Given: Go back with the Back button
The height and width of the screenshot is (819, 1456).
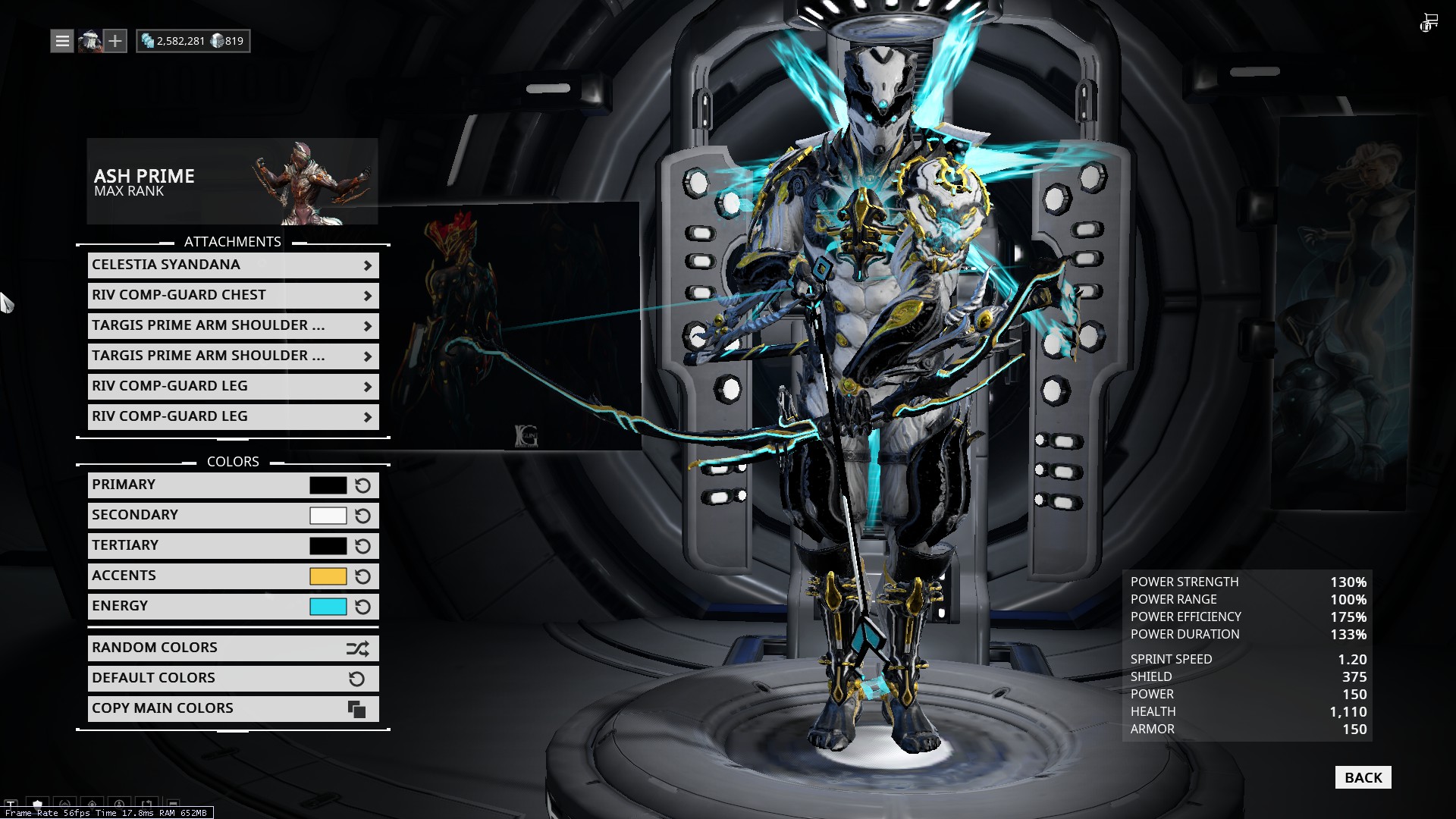Looking at the screenshot, I should coord(1363,777).
